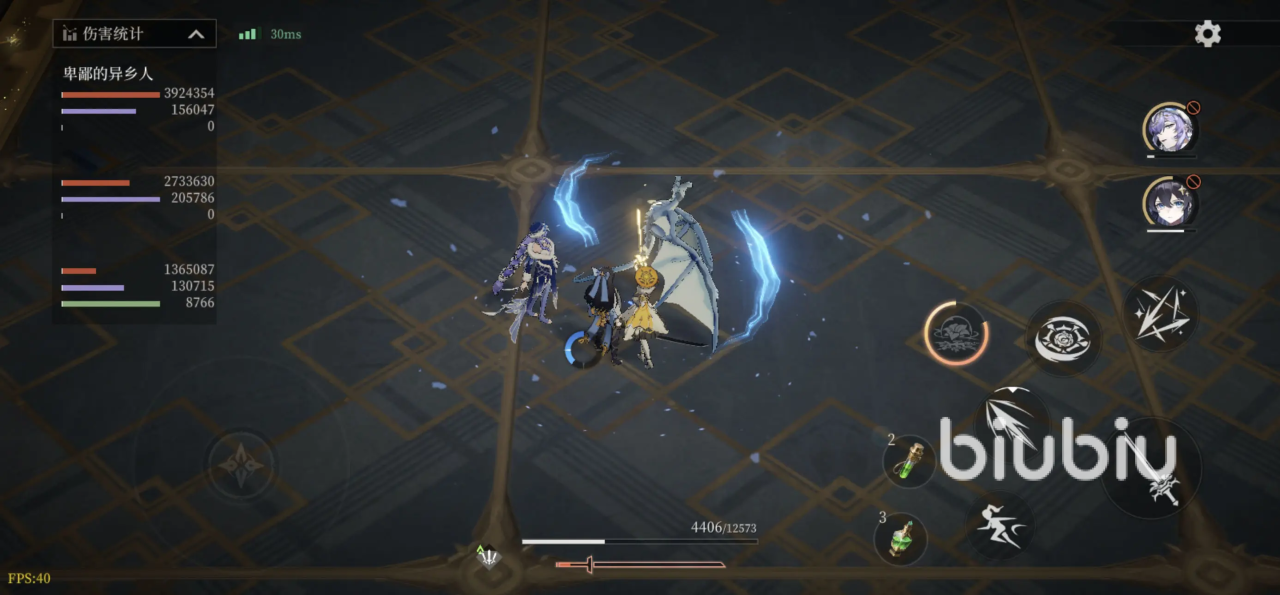Viewport: 1280px width, 595px height.
Task: Collapse the 伤害统计 damage statistics panel
Action: pyautogui.click(x=196, y=34)
